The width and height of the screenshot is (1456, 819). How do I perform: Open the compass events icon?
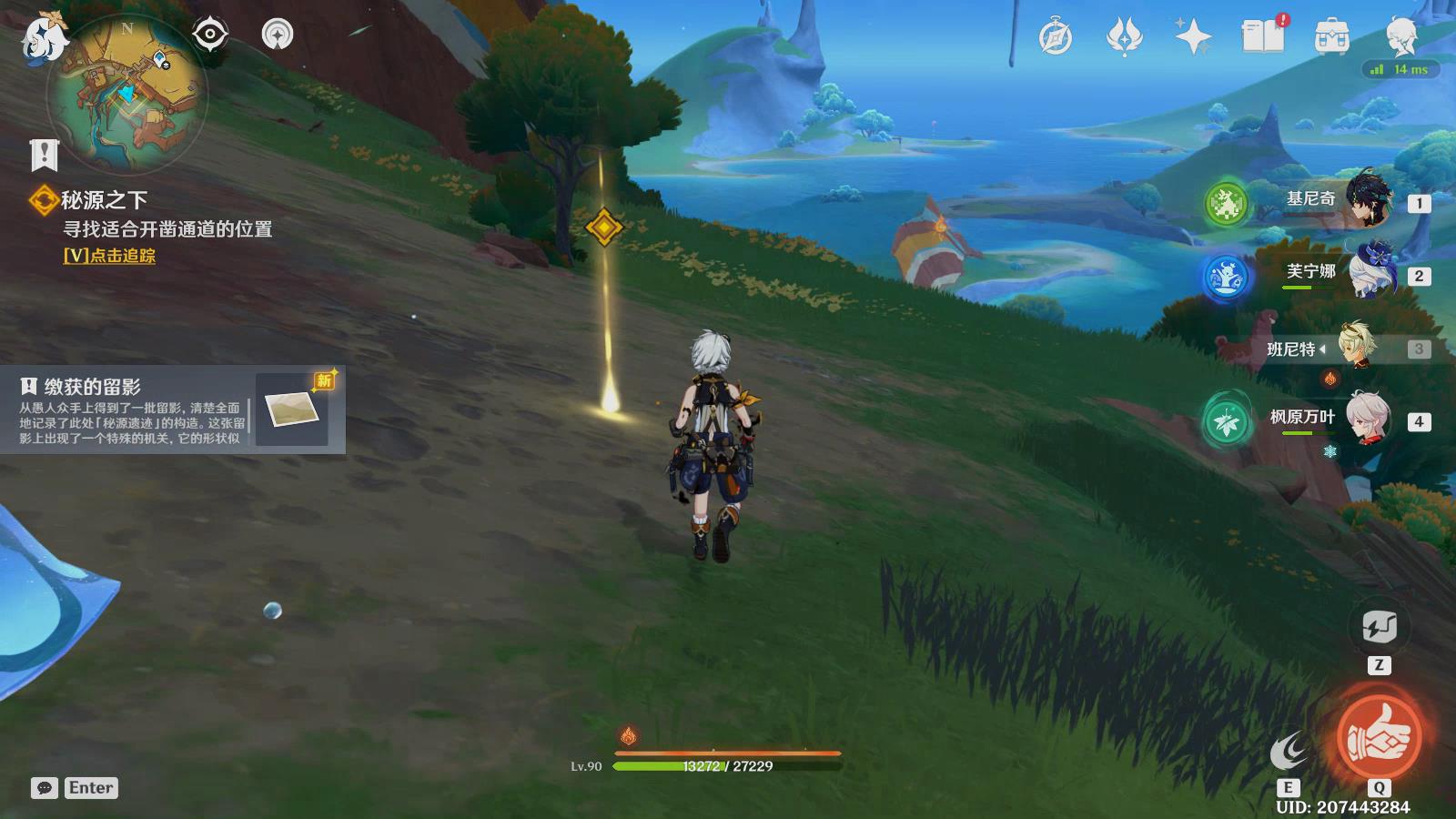(1056, 38)
